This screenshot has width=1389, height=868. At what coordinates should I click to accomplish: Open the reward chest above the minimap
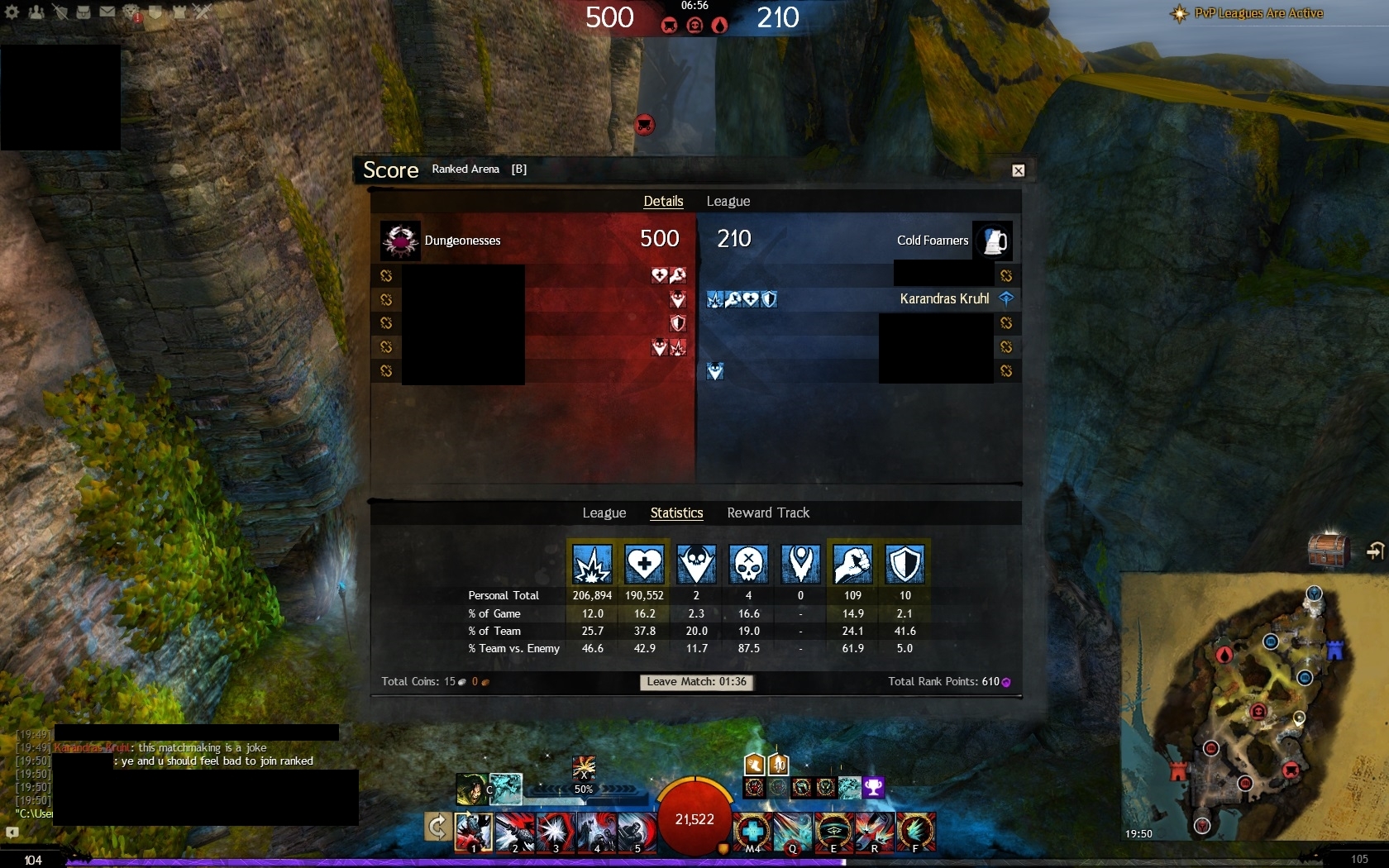pyautogui.click(x=1328, y=550)
